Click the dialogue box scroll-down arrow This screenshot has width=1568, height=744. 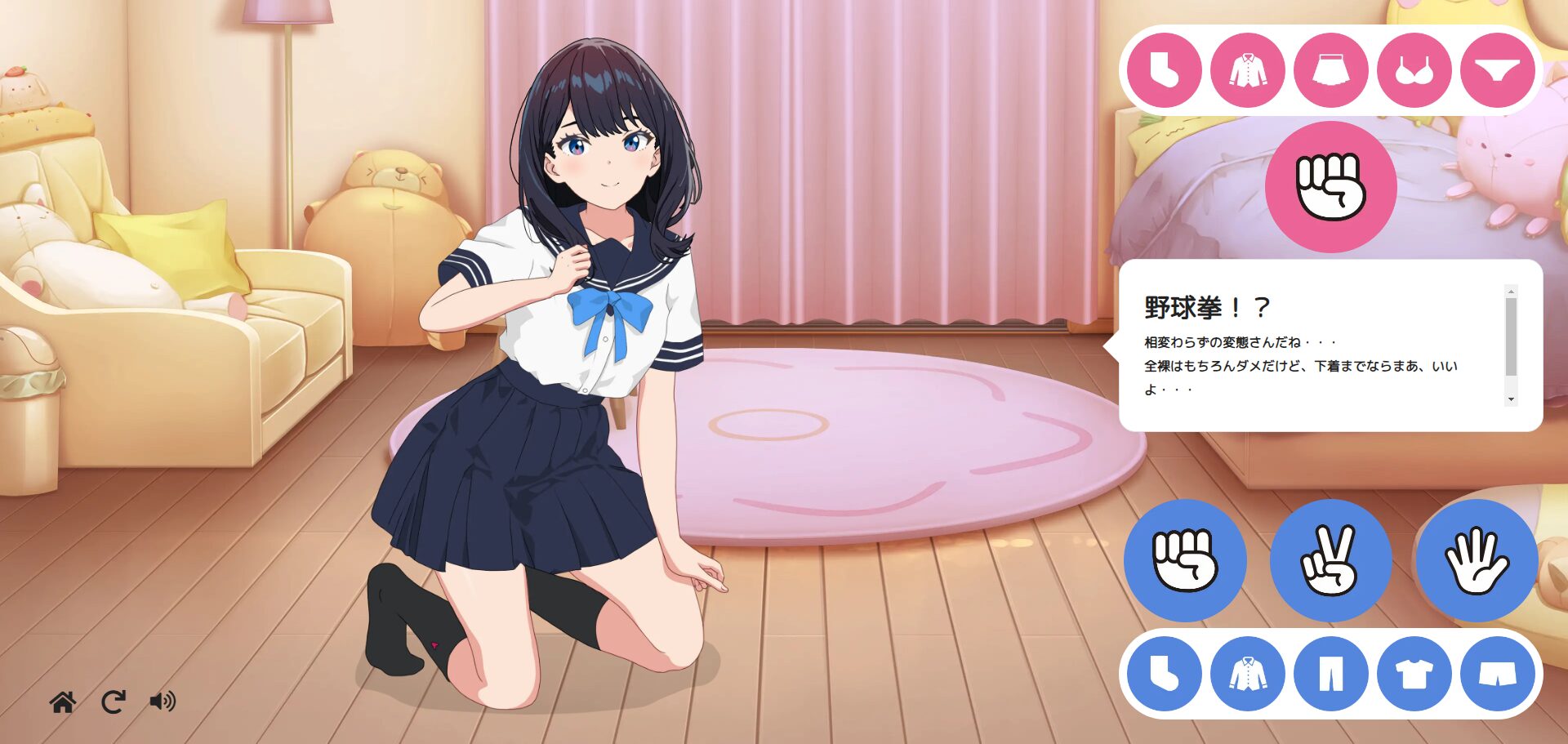click(x=1511, y=399)
